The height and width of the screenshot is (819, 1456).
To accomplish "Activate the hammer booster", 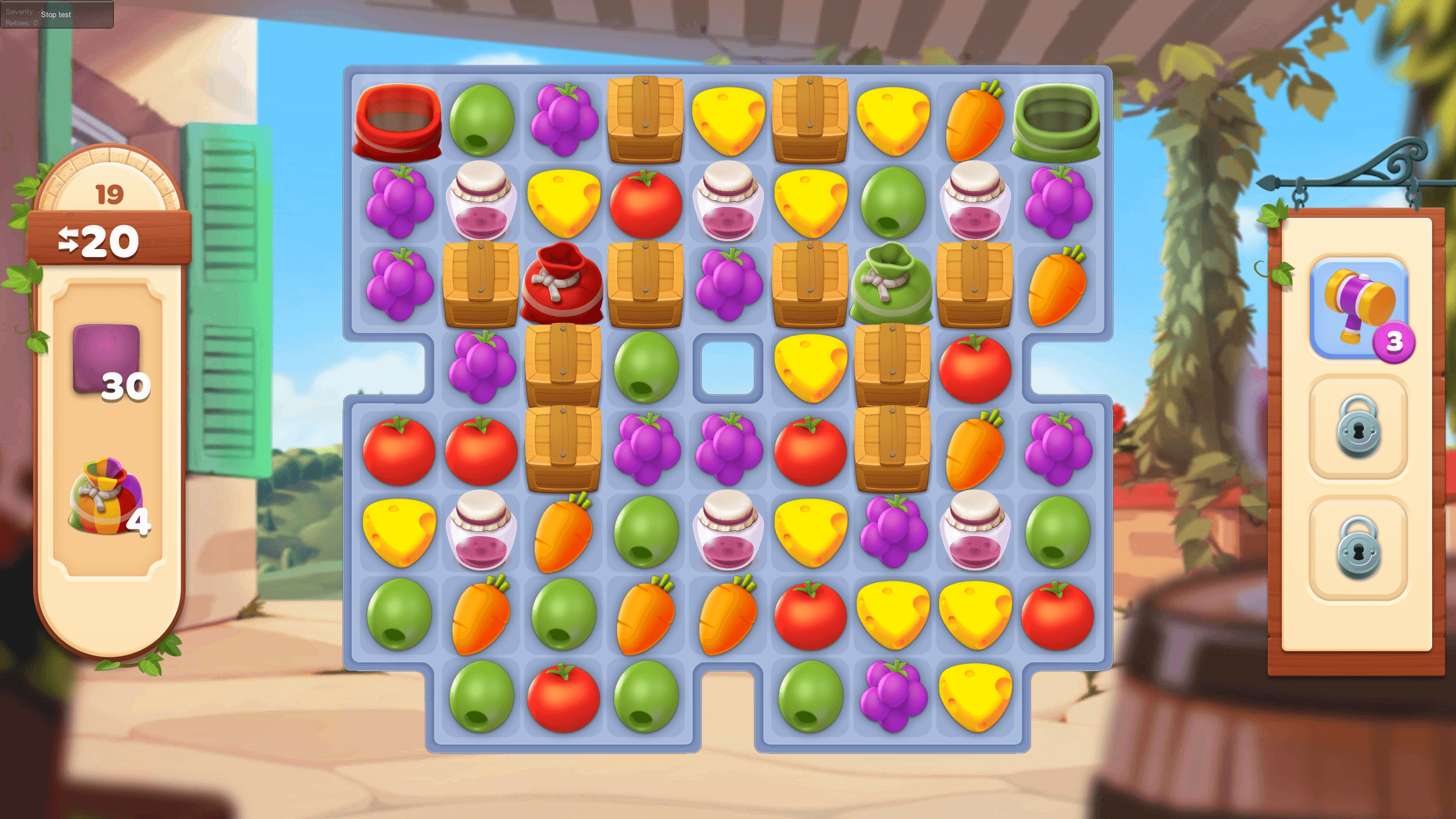I will 1358,307.
